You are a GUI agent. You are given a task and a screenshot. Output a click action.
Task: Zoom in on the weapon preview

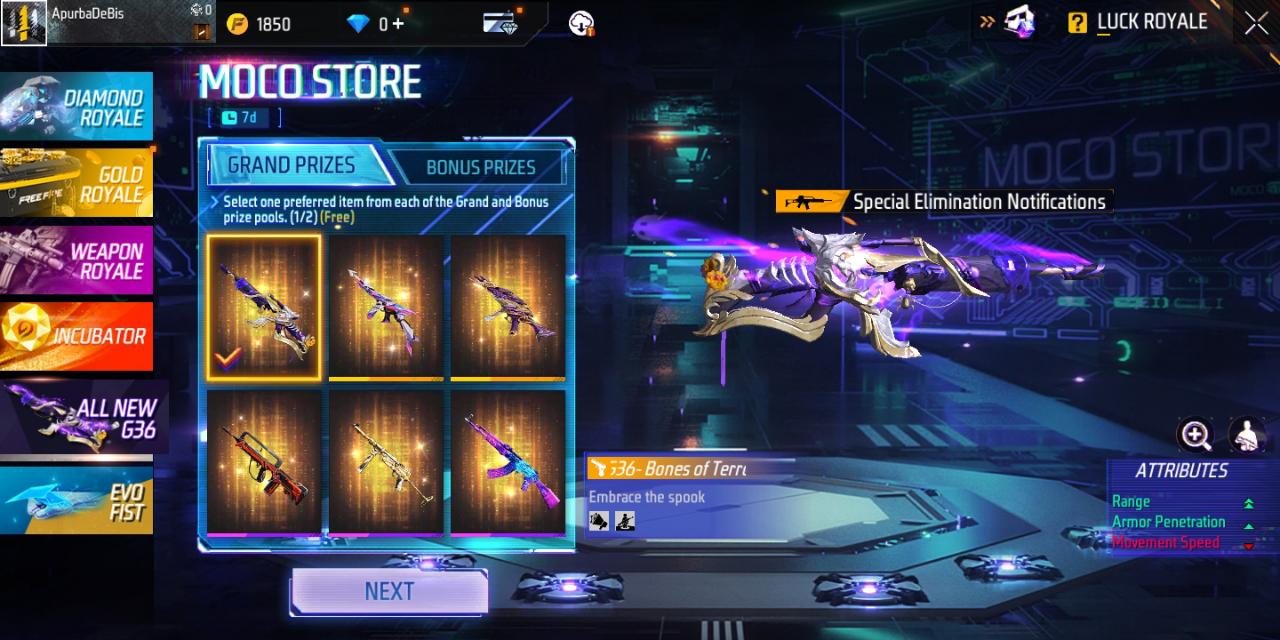(x=1196, y=434)
